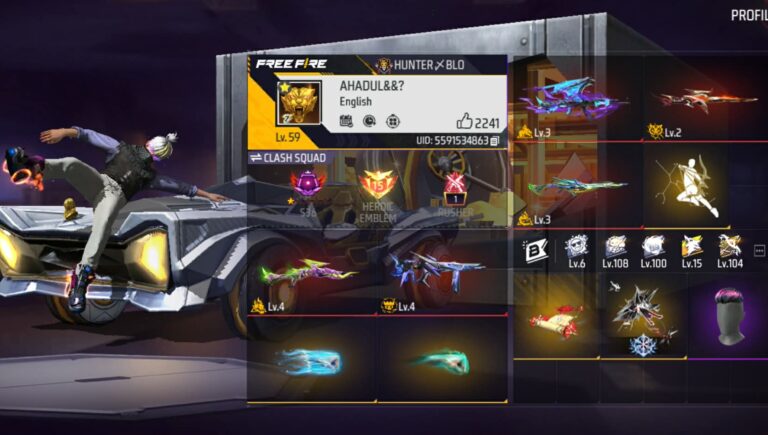Select the Lv.108 badge icon

[x=614, y=247]
